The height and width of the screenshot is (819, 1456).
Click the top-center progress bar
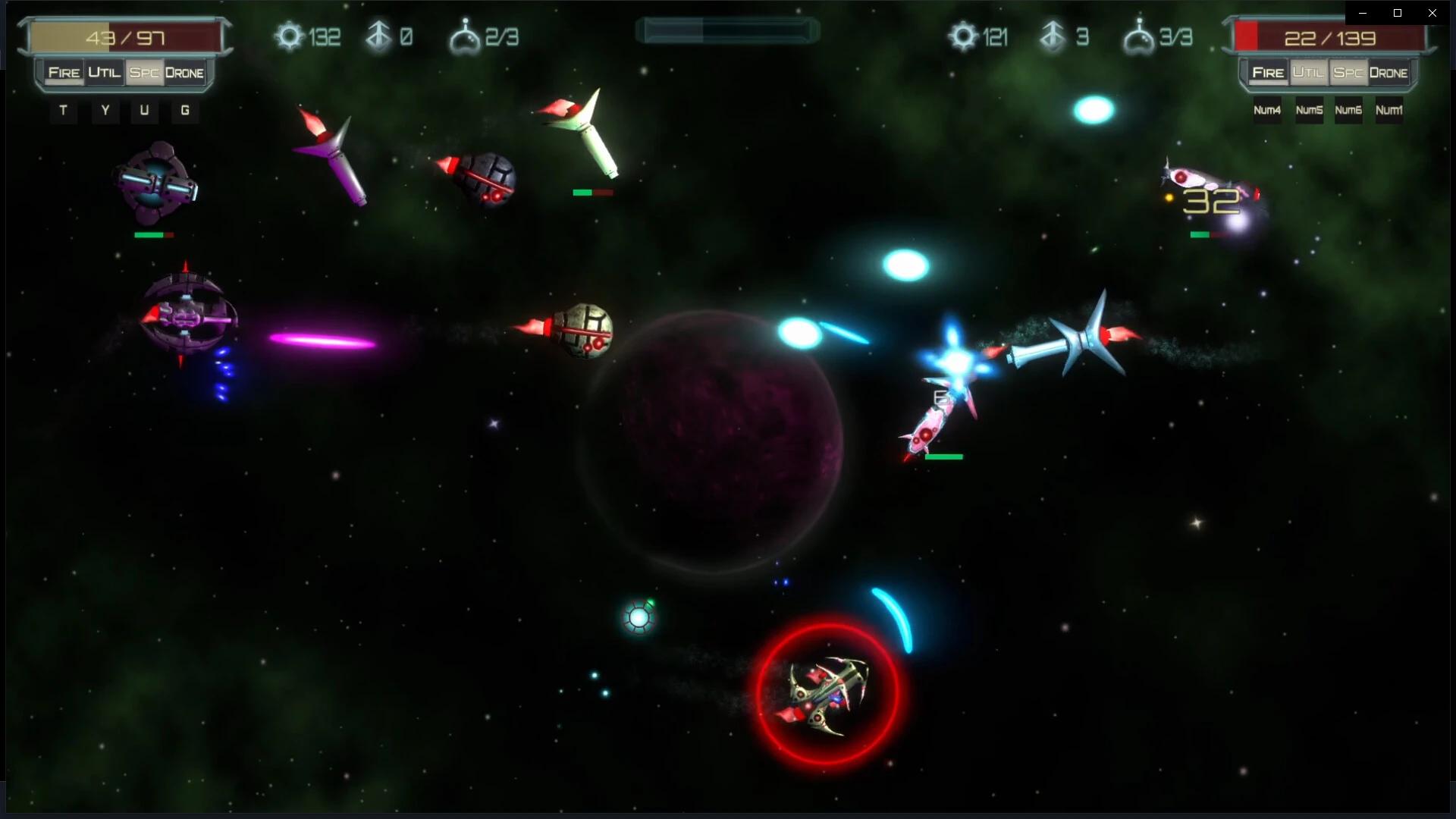(726, 29)
